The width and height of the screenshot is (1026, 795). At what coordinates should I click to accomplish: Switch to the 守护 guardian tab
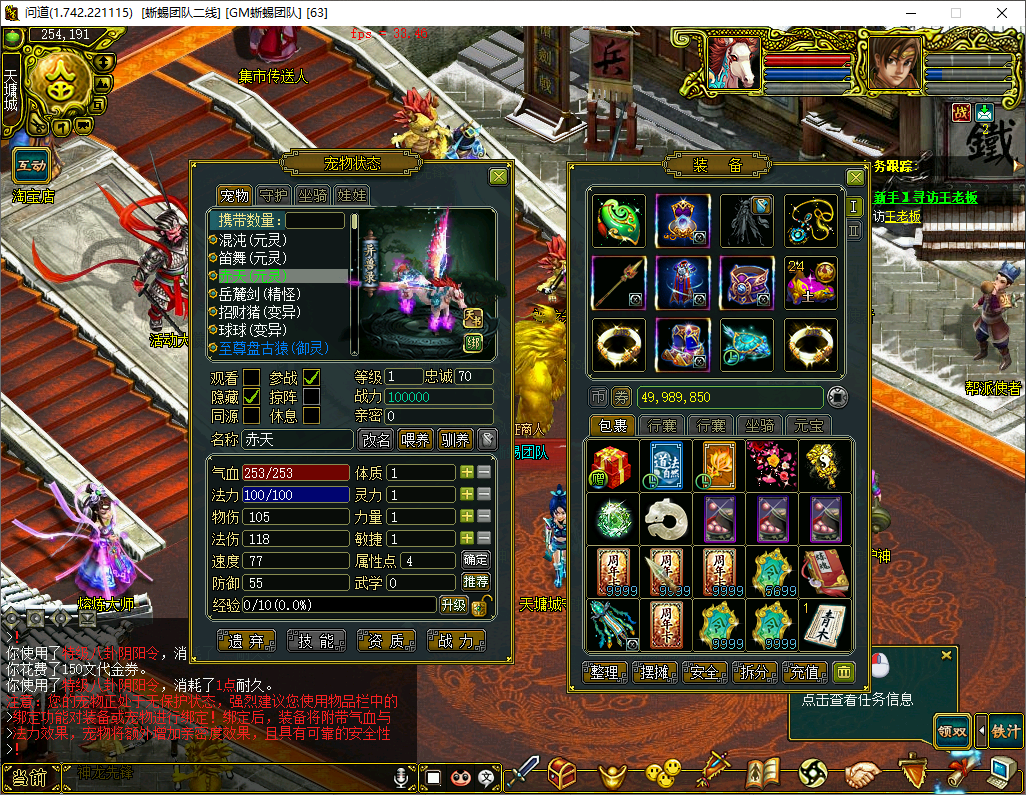273,196
